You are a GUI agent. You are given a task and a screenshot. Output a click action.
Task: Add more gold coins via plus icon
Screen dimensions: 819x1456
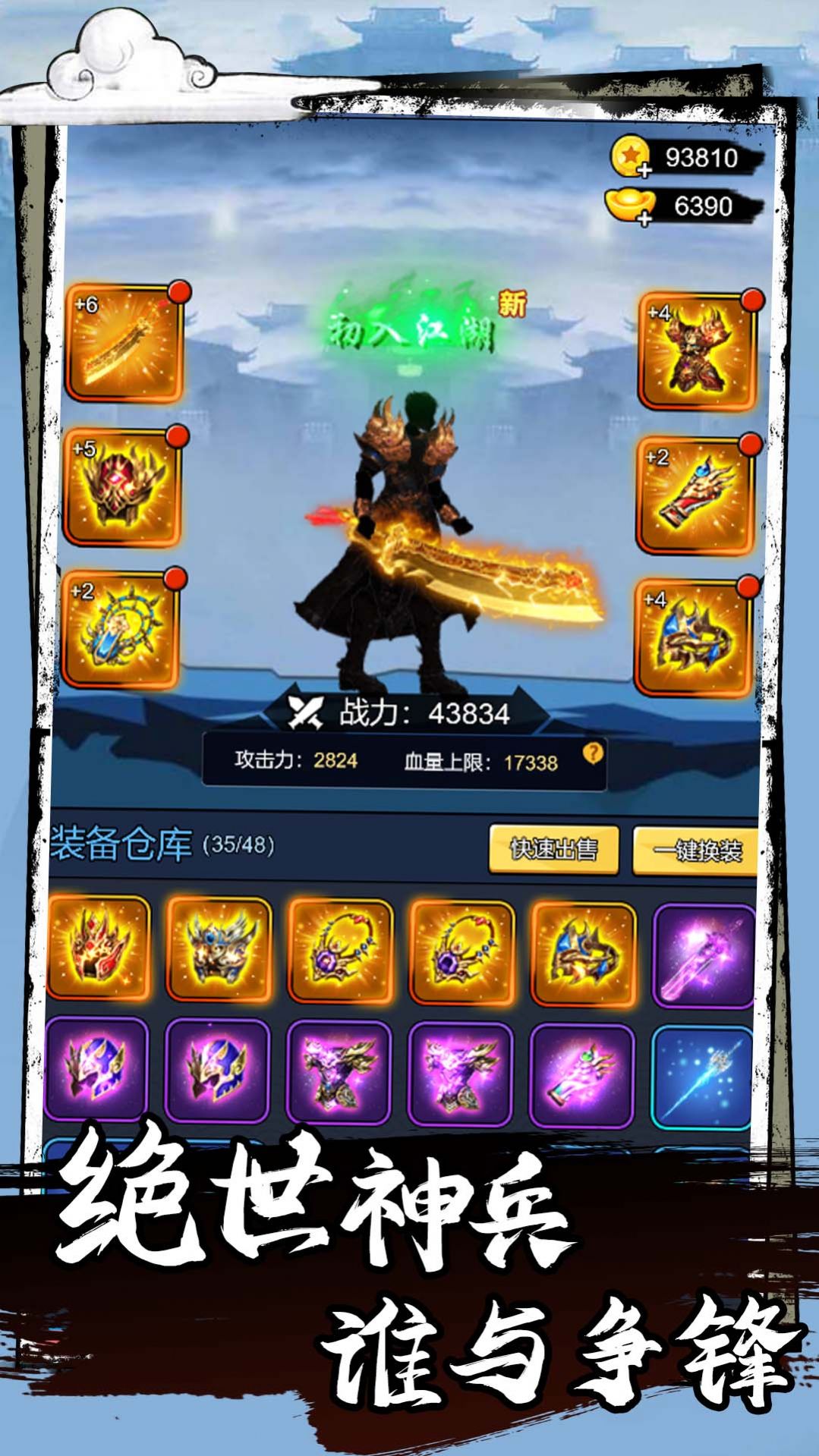(644, 171)
